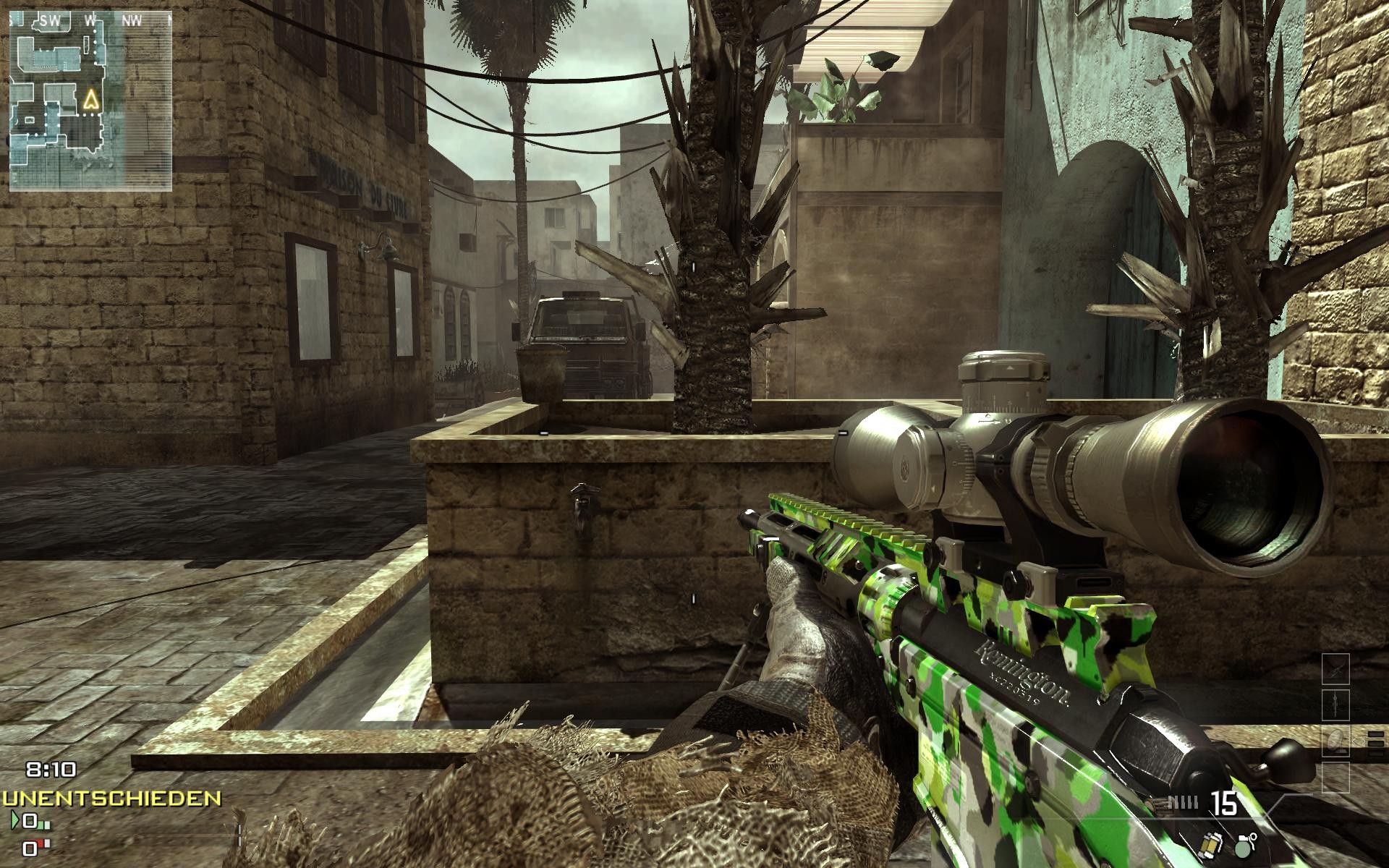Click the middle segmented progress bar
The width and height of the screenshot is (1389, 868).
[x=1375, y=744]
